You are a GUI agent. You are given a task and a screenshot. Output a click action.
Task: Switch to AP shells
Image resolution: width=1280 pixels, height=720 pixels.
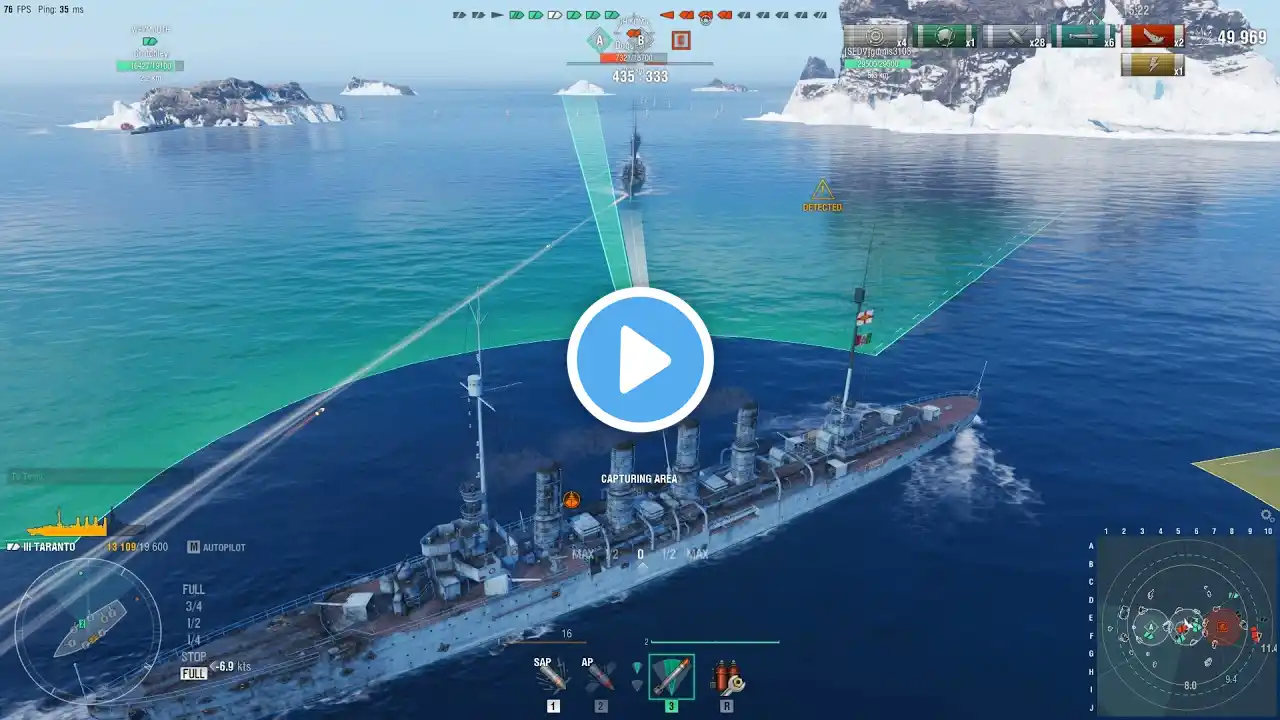click(600, 678)
